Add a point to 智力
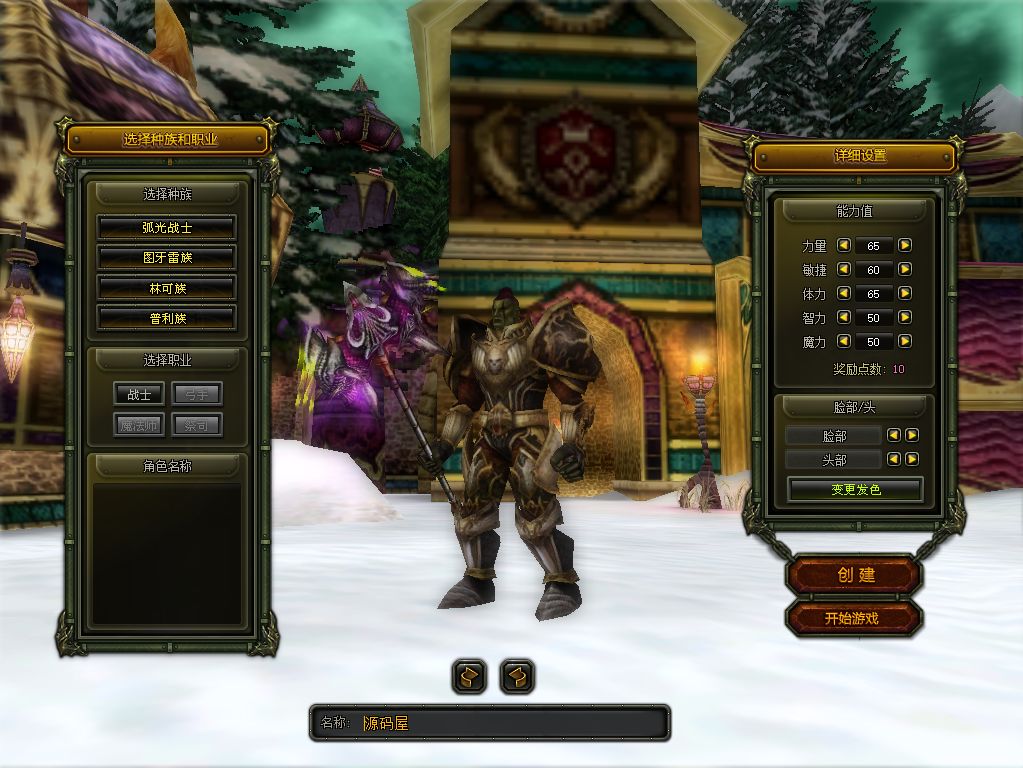The image size is (1023, 768). [905, 317]
